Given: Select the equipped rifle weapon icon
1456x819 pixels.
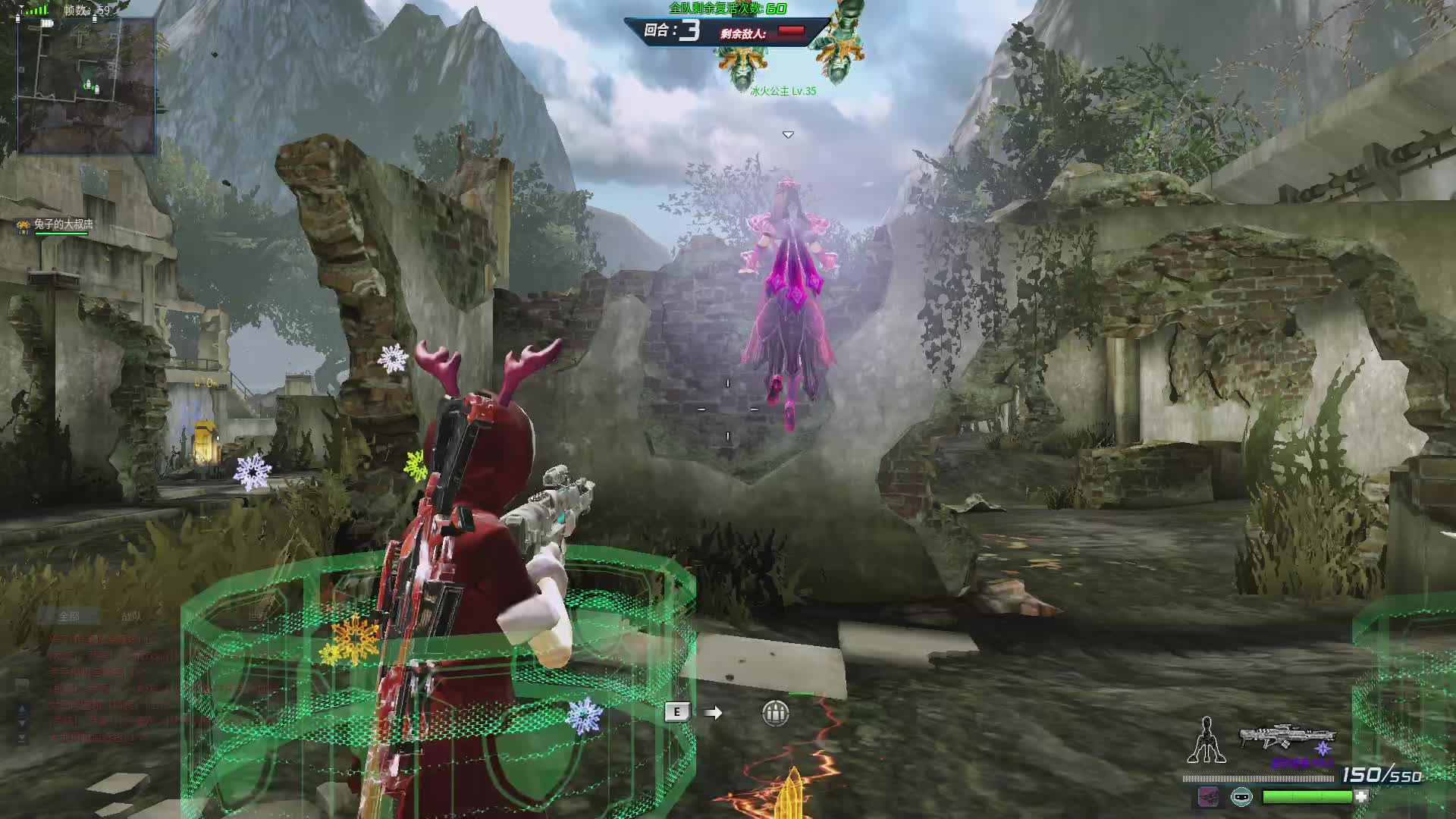Looking at the screenshot, I should pos(1287,737).
